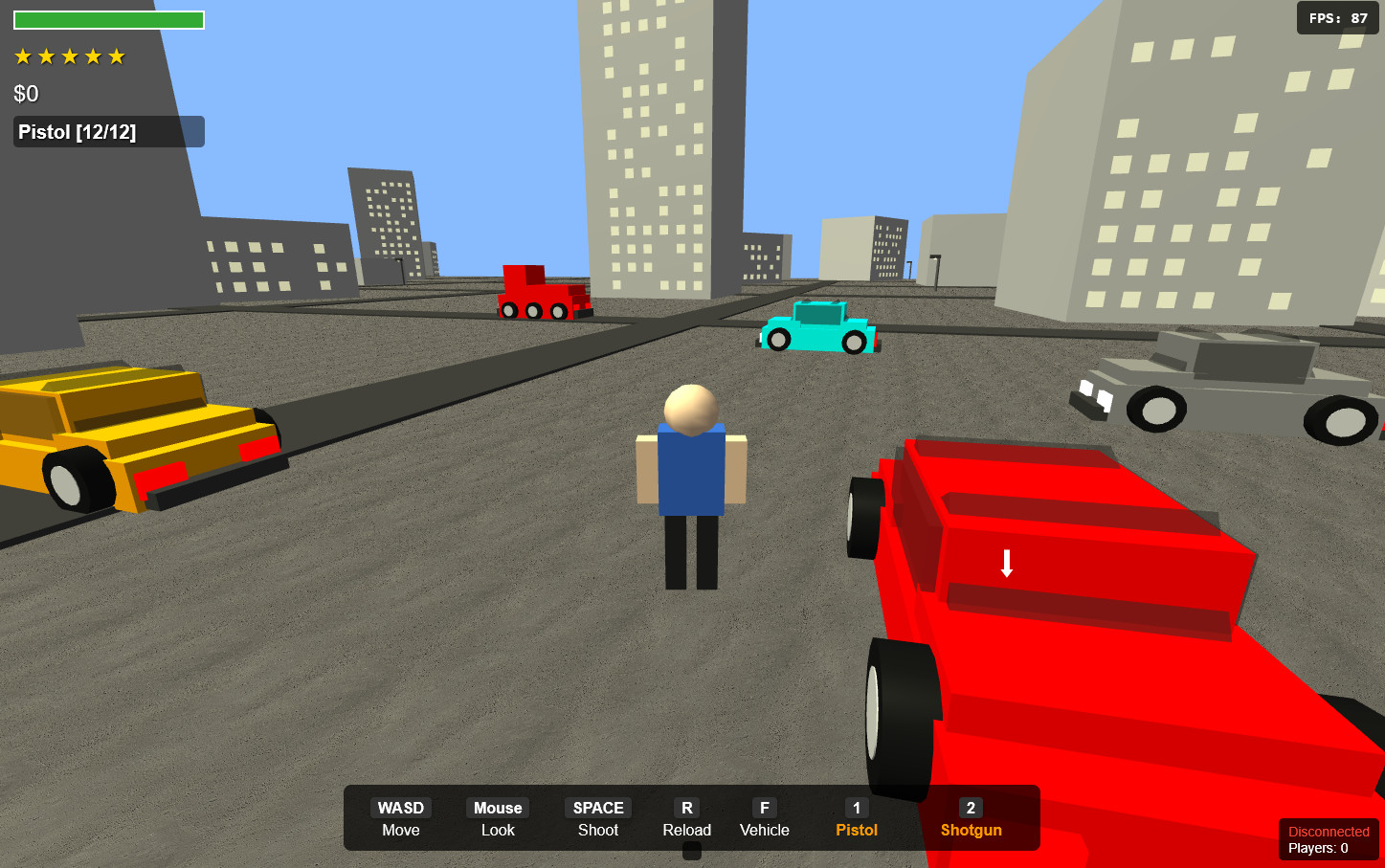This screenshot has height=868, width=1385.
Task: Click the R Reload control hint
Action: click(686, 818)
